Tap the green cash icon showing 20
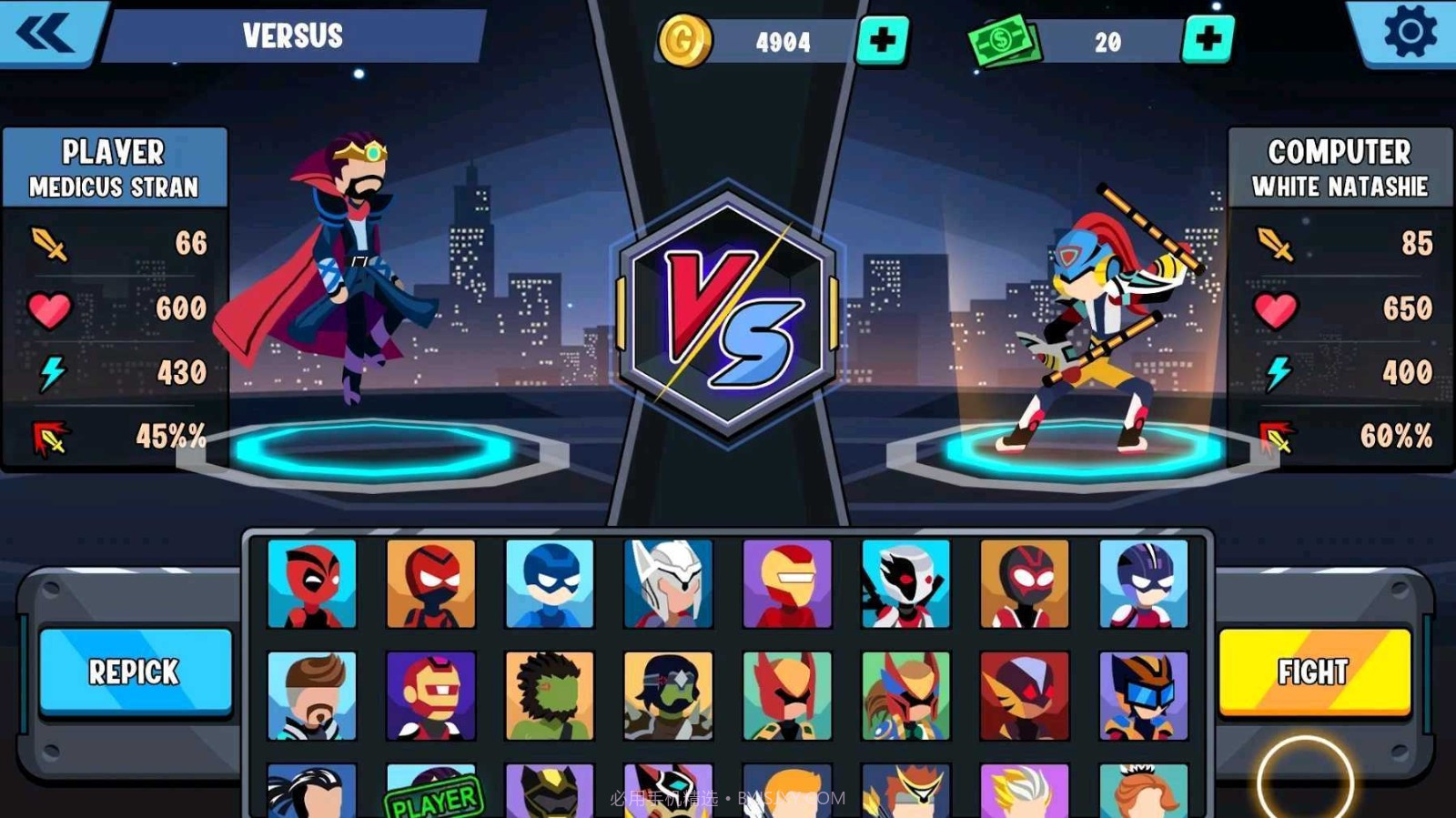The image size is (1456, 818). 1004,40
